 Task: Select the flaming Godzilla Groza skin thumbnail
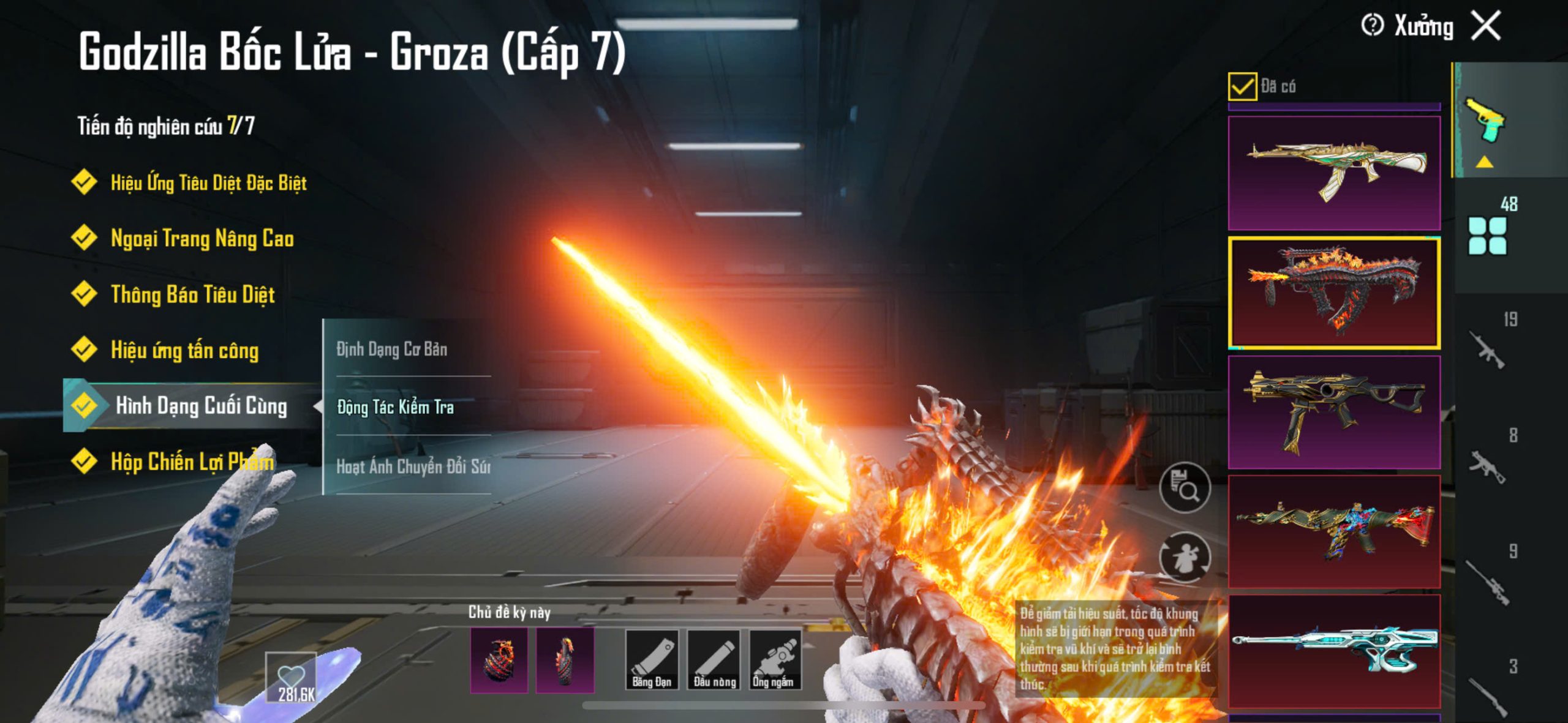1334,293
